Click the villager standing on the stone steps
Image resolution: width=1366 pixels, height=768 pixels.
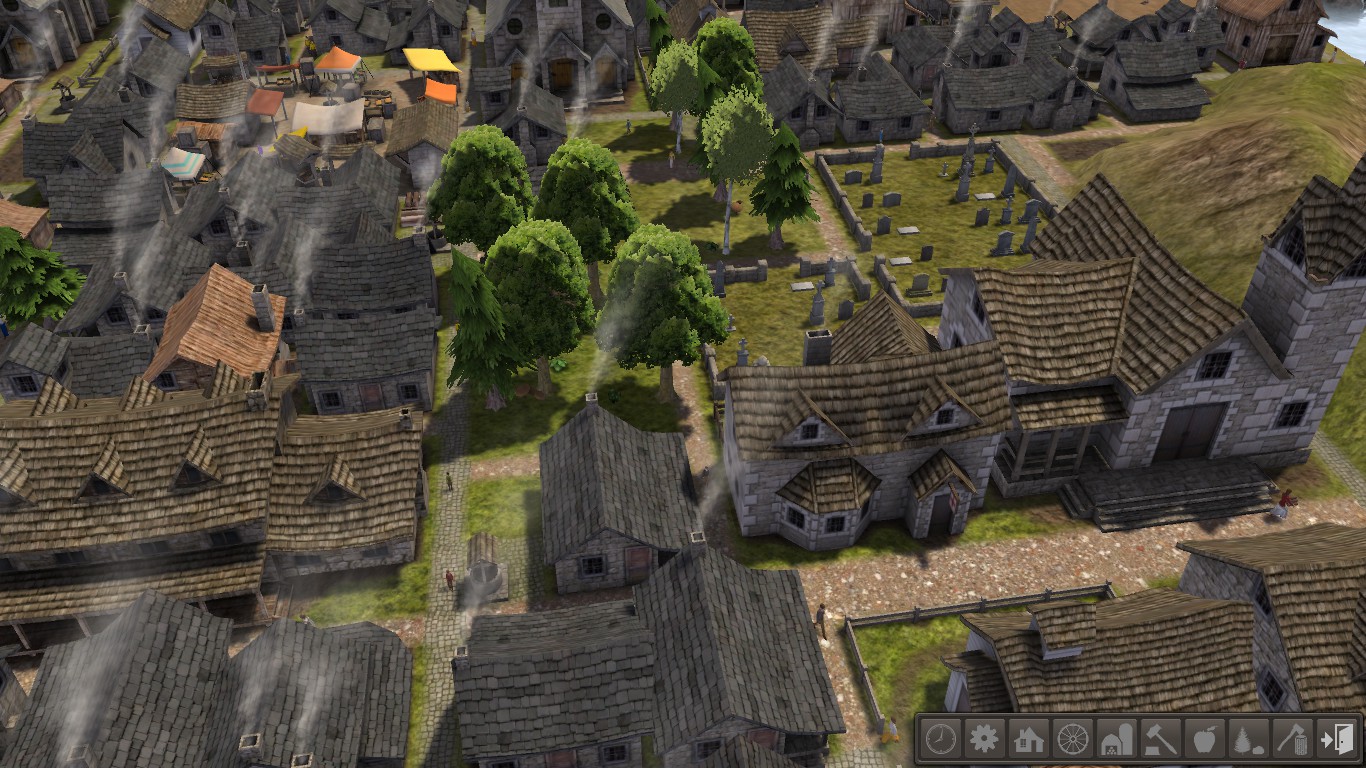pos(1280,500)
